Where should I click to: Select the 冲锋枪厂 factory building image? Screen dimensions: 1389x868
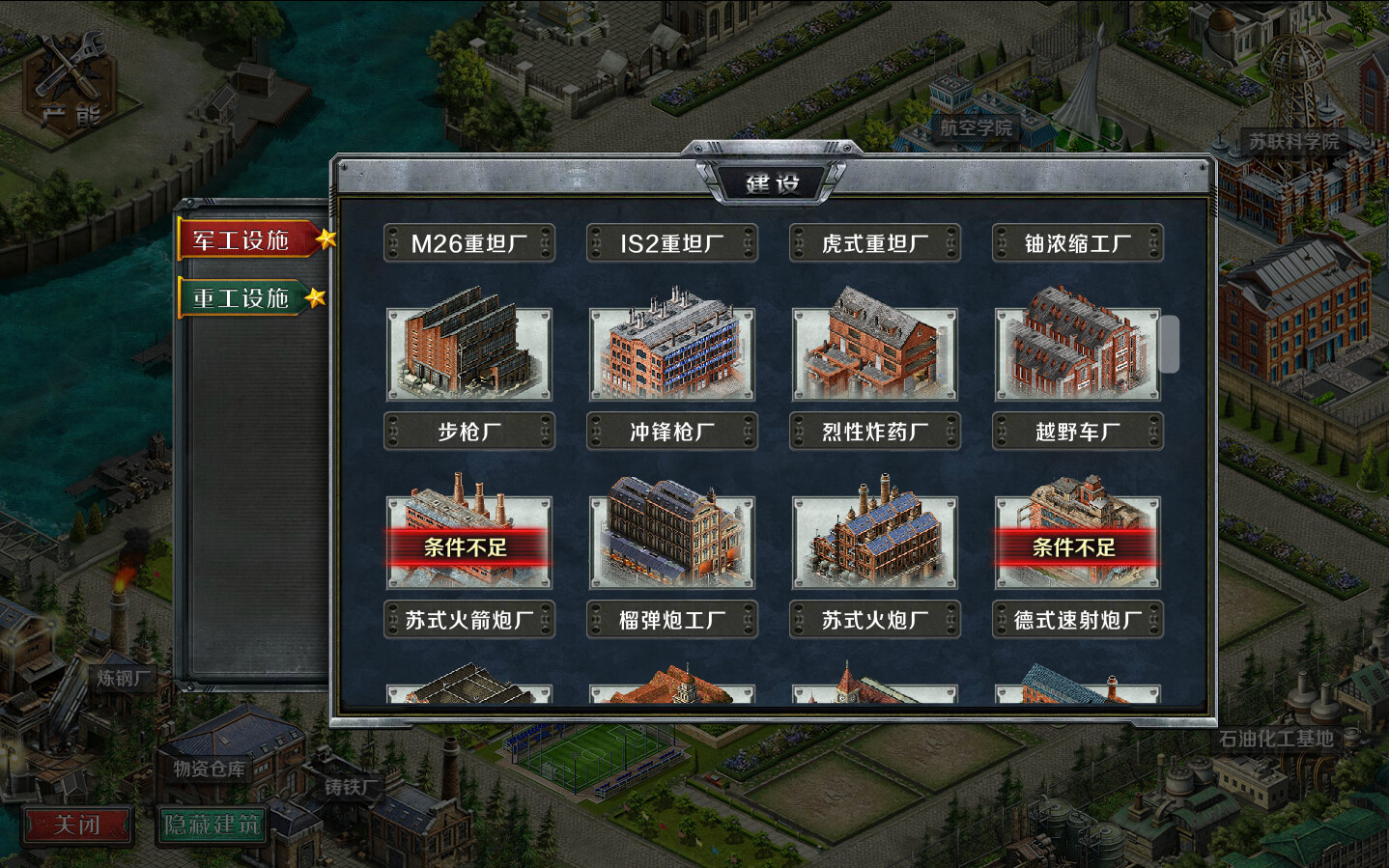[672, 351]
